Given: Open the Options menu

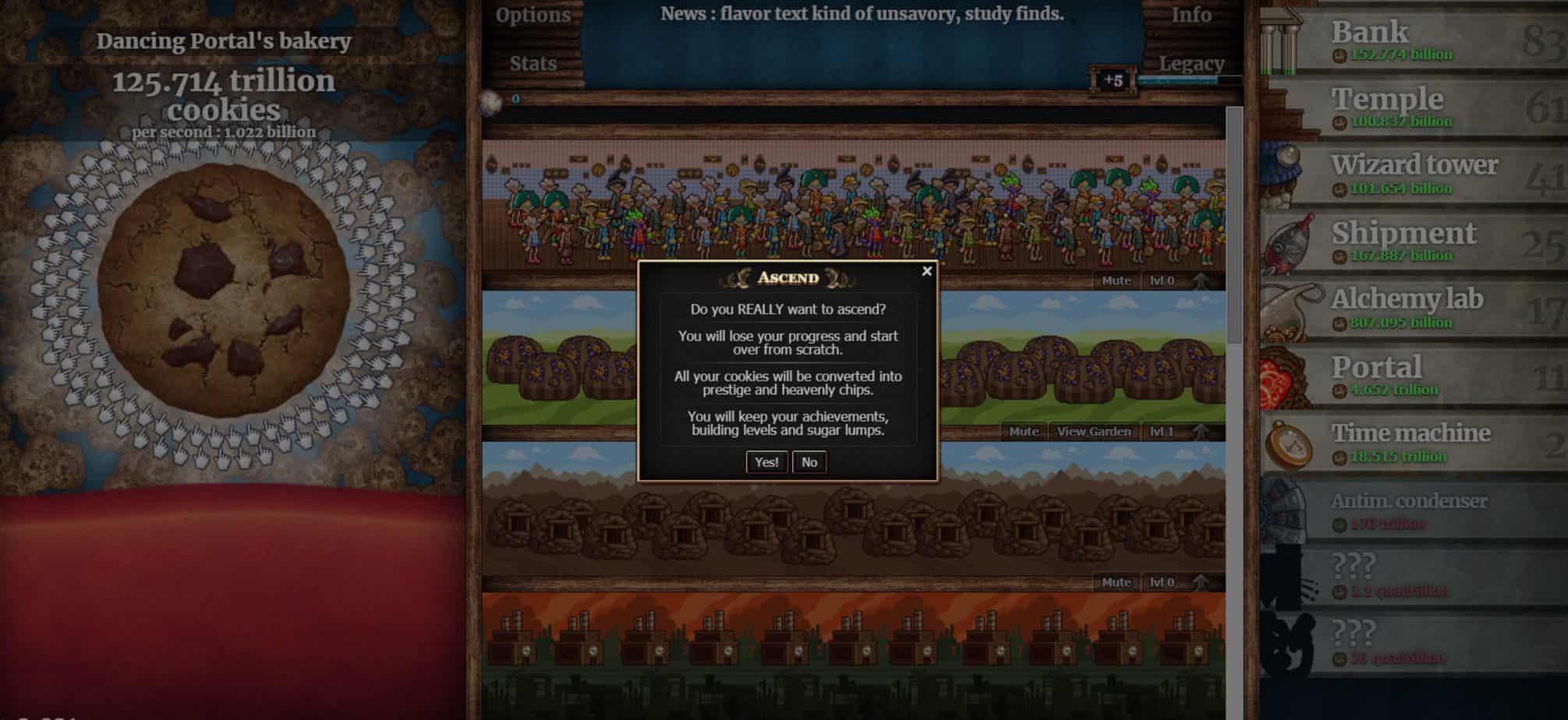Looking at the screenshot, I should 533,15.
